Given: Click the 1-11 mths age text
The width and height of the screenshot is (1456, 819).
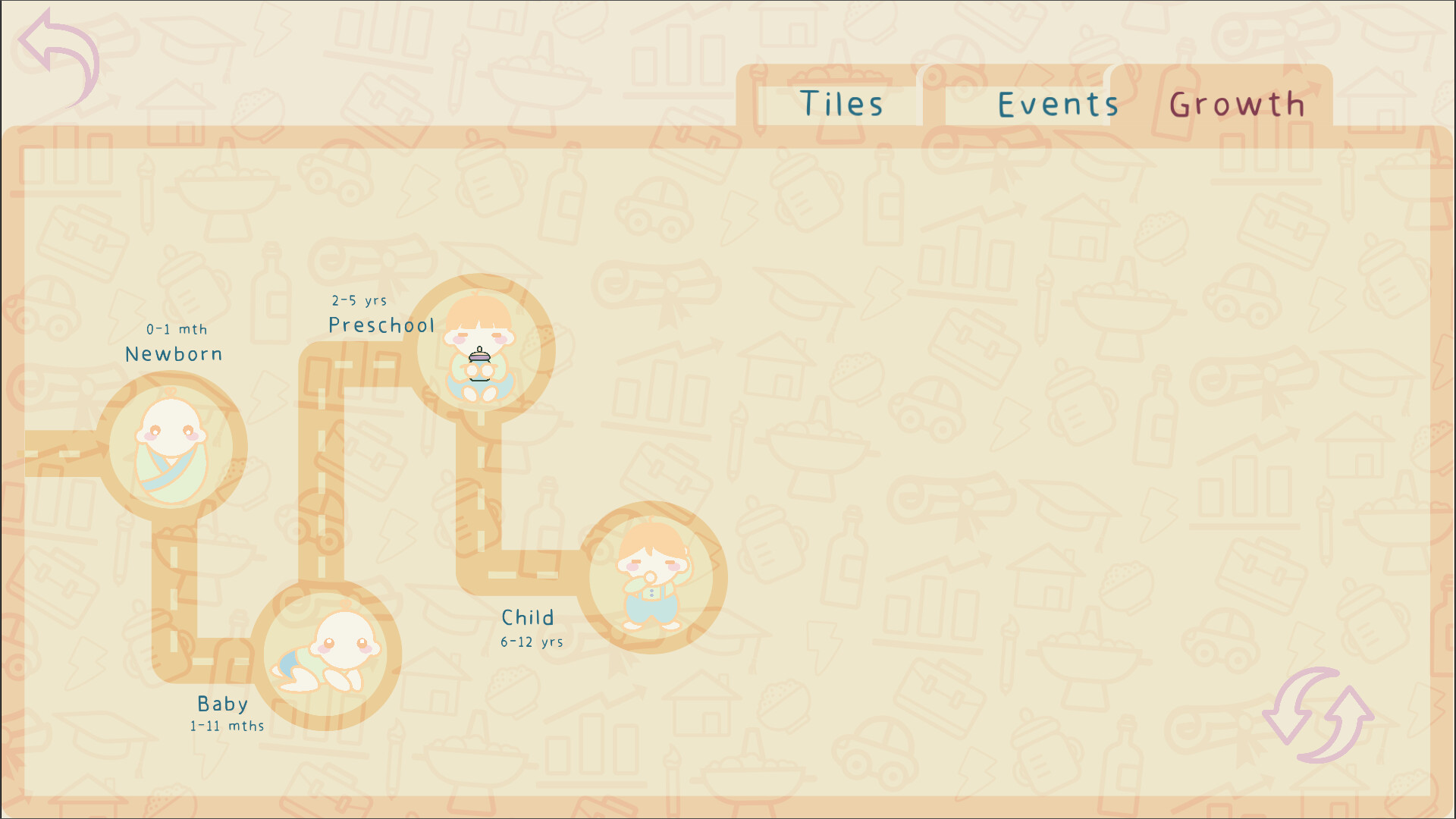Looking at the screenshot, I should [x=226, y=725].
